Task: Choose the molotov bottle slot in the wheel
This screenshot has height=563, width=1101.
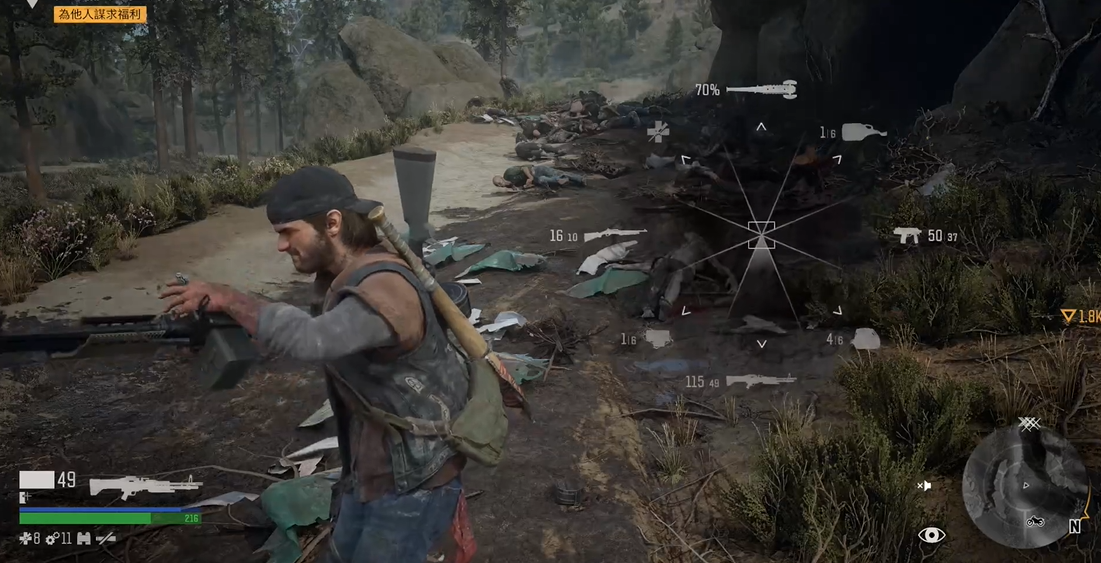Action: click(x=863, y=131)
